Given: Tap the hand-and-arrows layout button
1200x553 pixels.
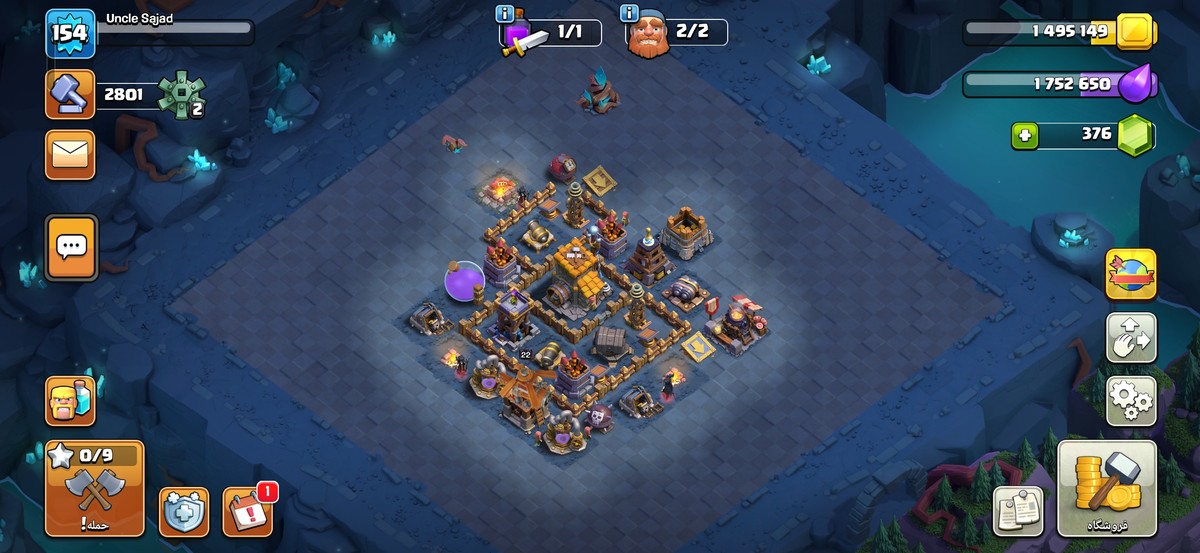Looking at the screenshot, I should (x=1131, y=338).
